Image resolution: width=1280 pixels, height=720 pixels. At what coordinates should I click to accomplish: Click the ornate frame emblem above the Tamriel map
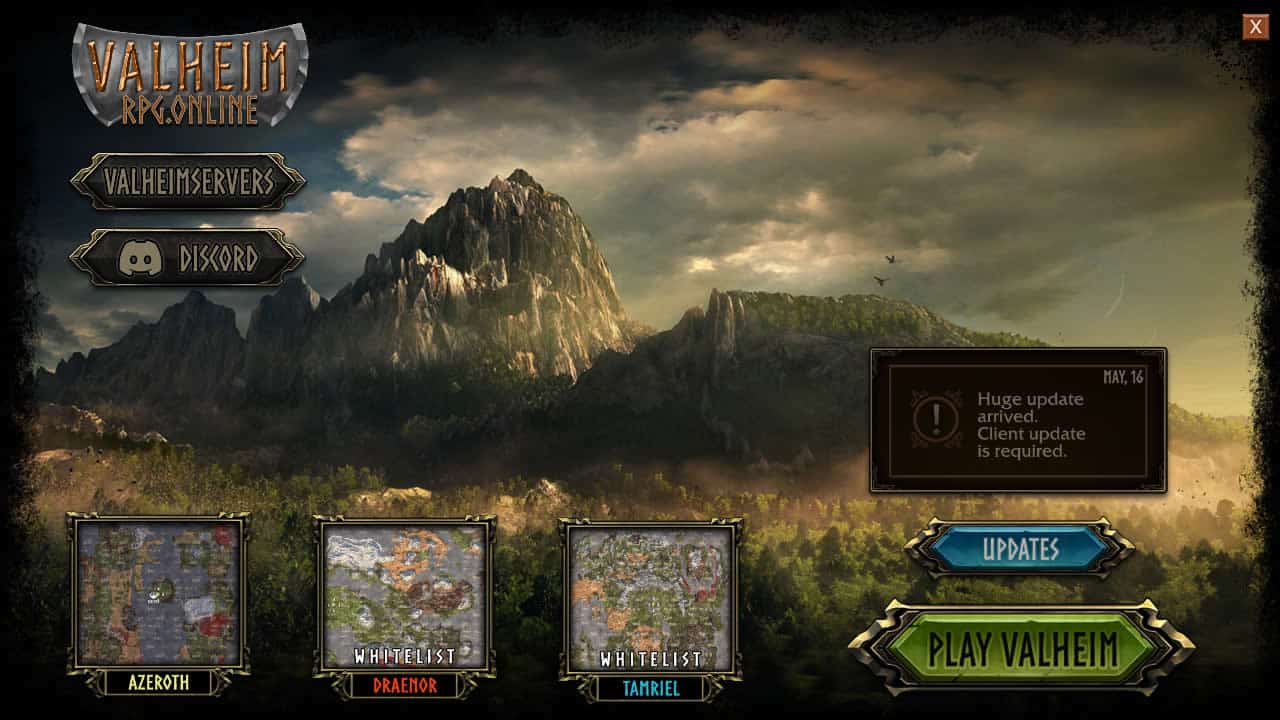coord(650,518)
